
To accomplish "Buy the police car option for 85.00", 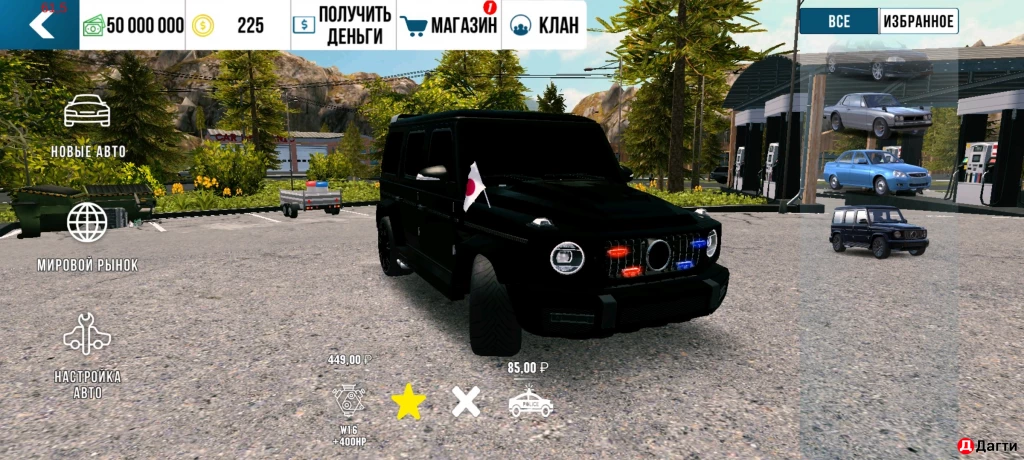I will (530, 402).
